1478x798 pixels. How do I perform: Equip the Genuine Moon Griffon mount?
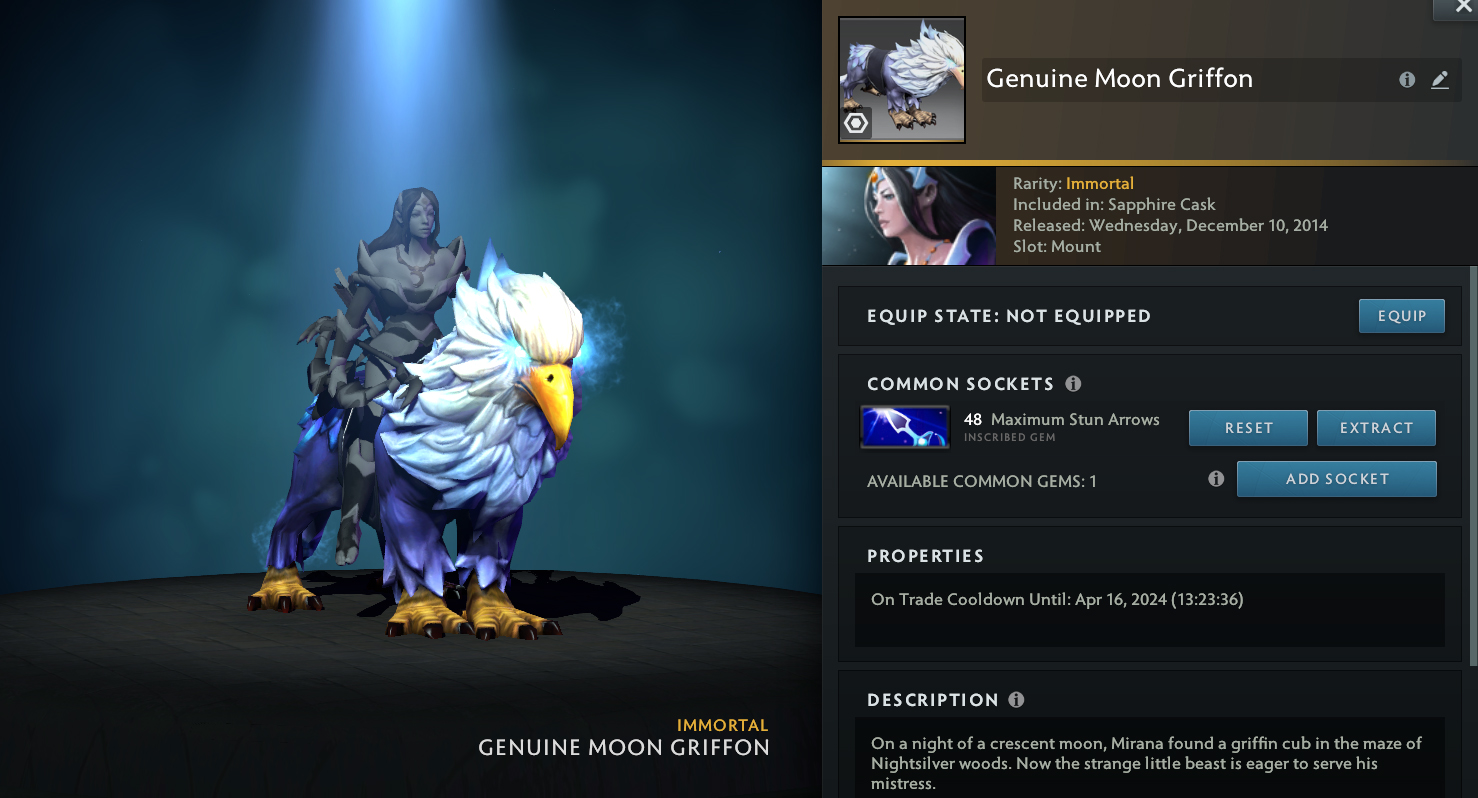[x=1401, y=316]
